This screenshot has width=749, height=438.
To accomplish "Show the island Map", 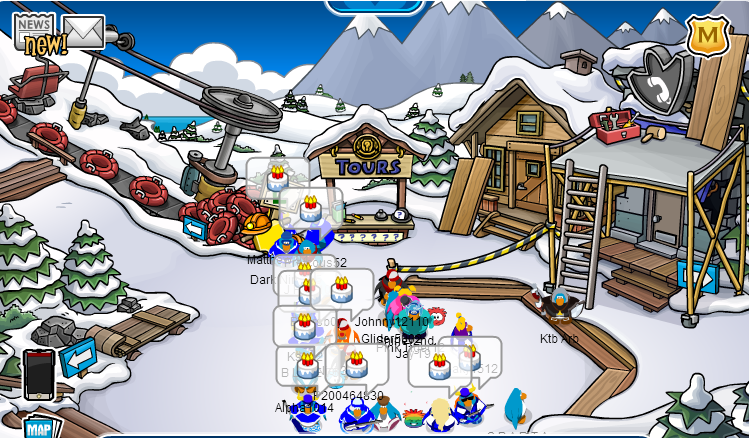I will click(x=40, y=427).
